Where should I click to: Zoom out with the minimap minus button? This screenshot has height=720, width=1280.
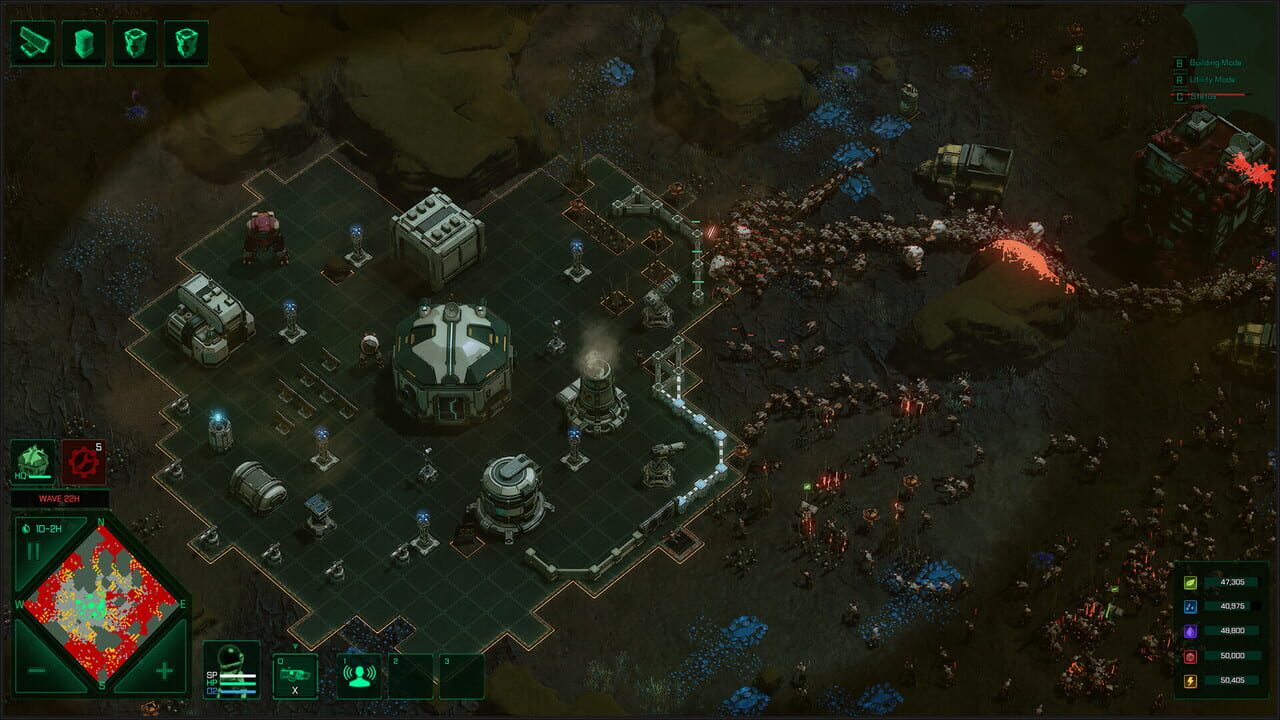click(37, 671)
